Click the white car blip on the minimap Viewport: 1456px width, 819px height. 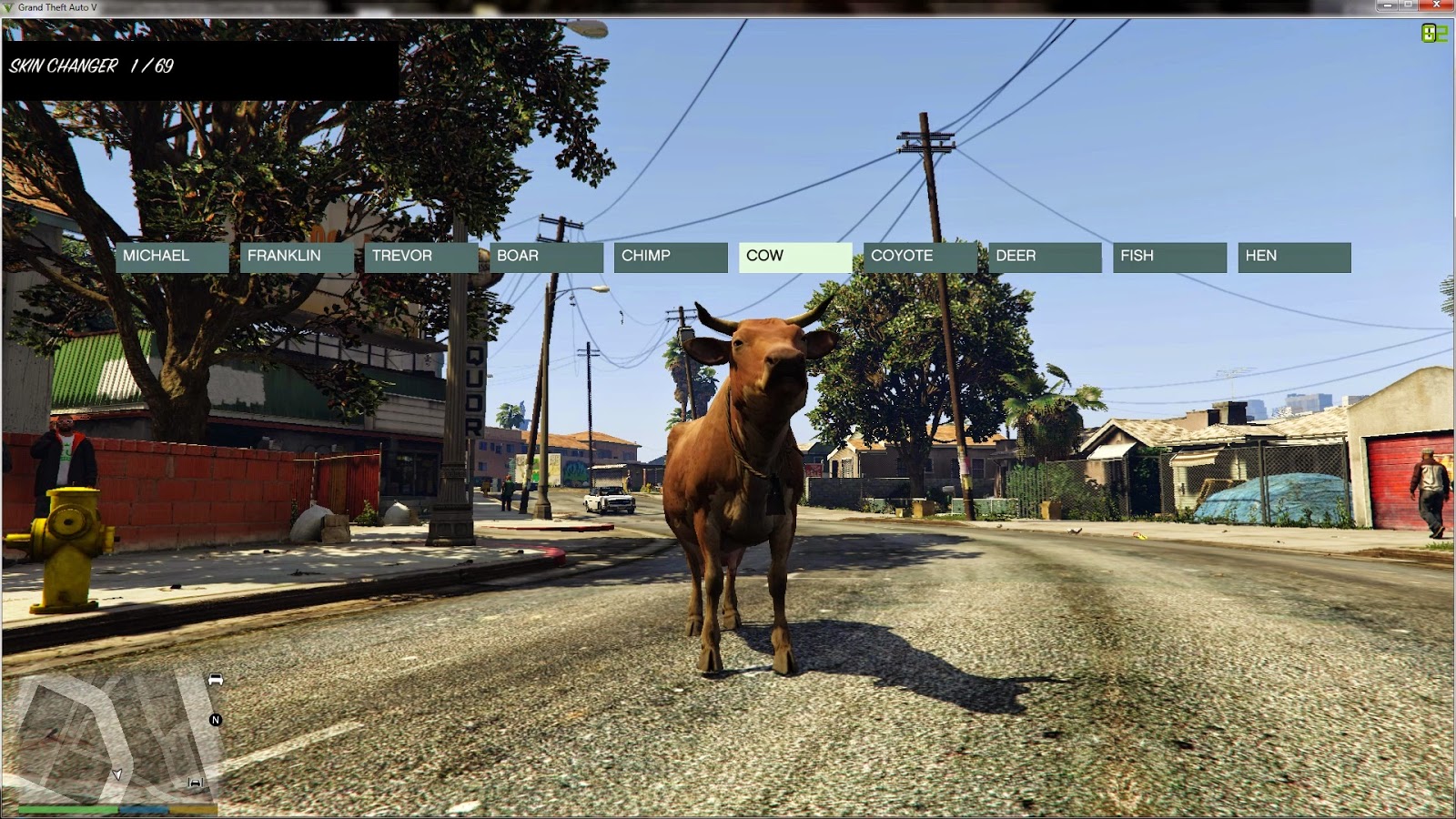pos(217,681)
